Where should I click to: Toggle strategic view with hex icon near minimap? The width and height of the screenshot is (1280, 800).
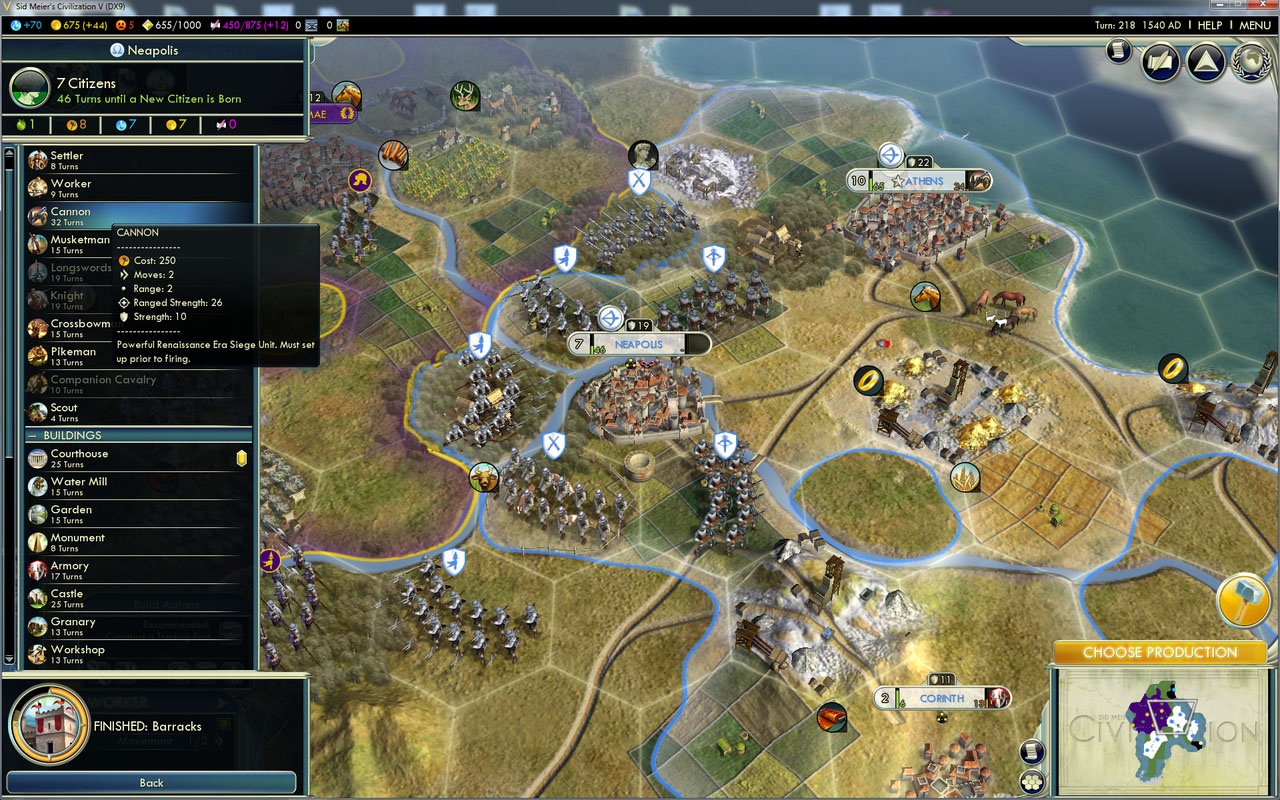[1031, 779]
